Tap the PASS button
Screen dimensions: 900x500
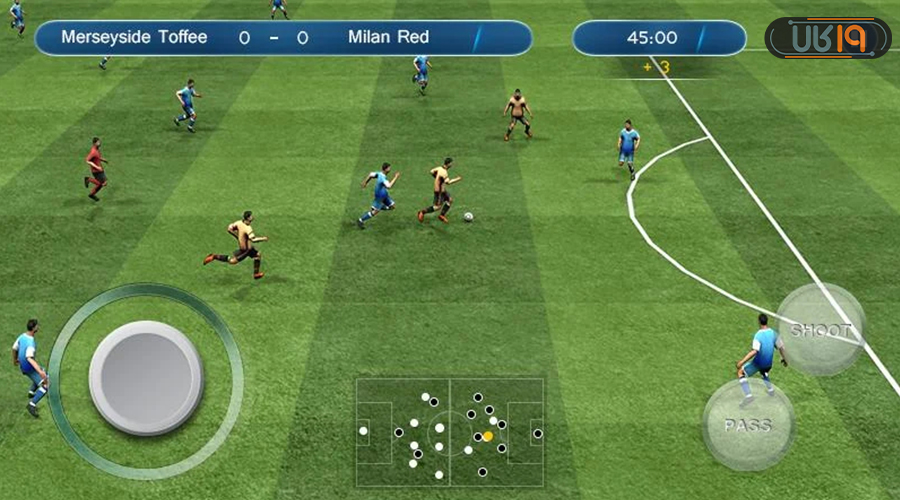pyautogui.click(x=748, y=425)
